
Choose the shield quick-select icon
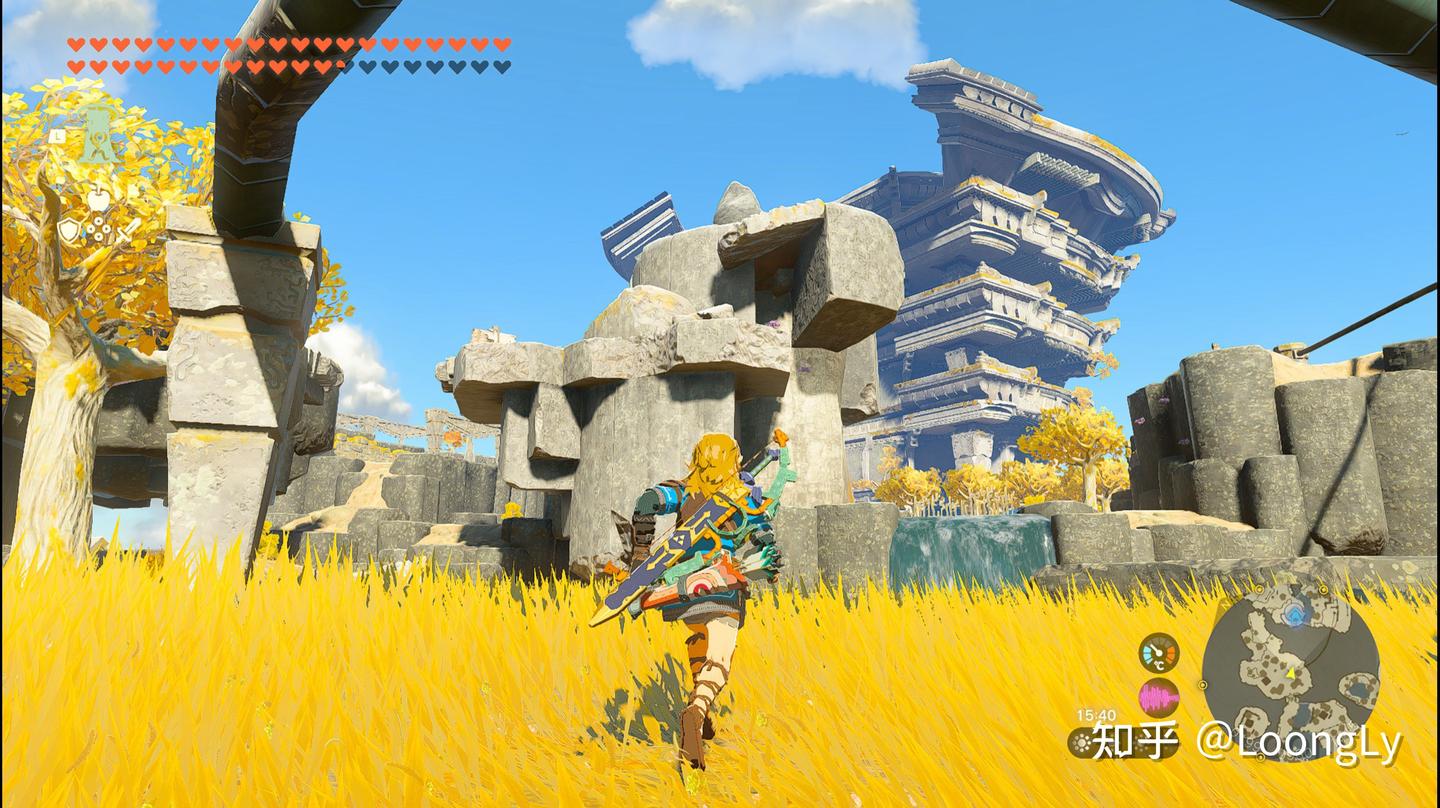click(x=68, y=231)
